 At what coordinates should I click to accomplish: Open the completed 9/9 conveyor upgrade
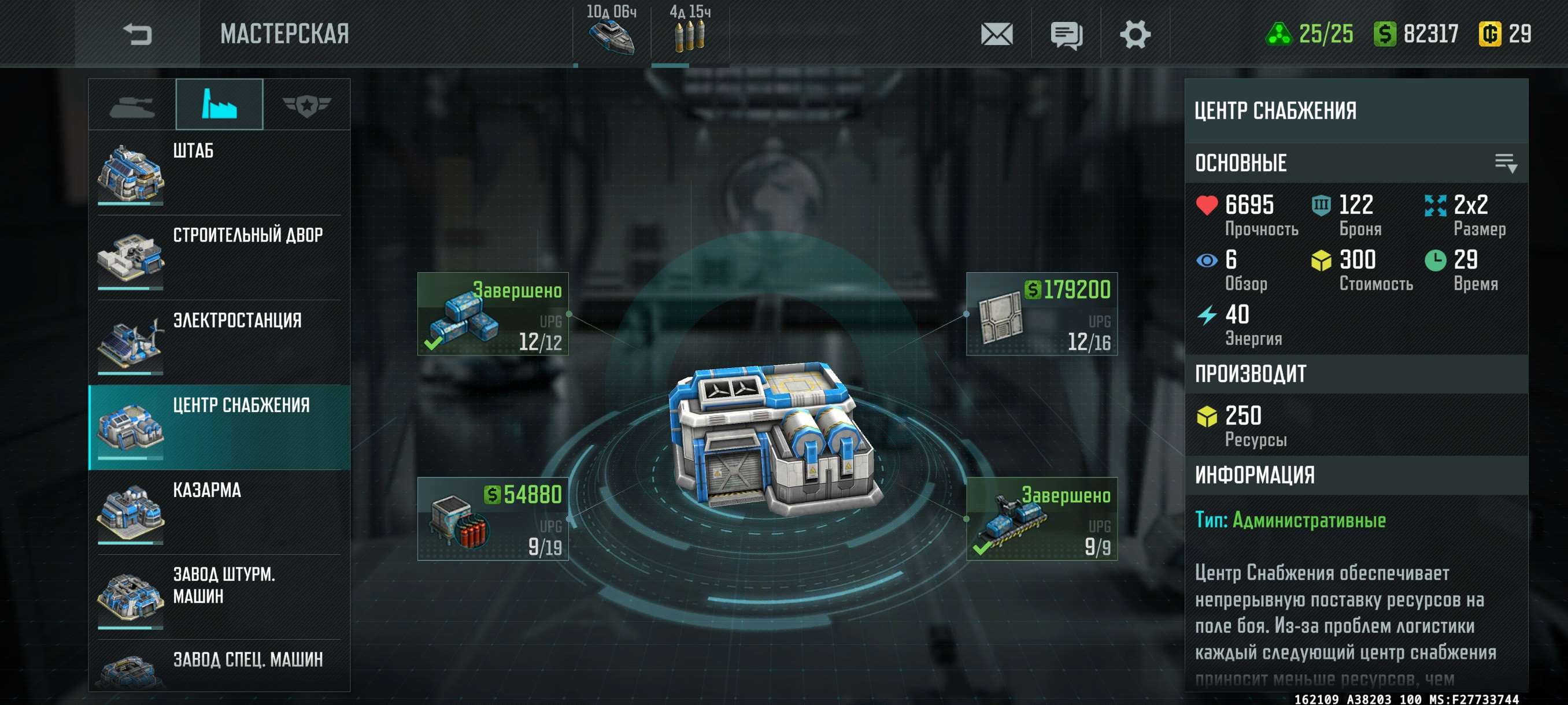pyautogui.click(x=1041, y=519)
